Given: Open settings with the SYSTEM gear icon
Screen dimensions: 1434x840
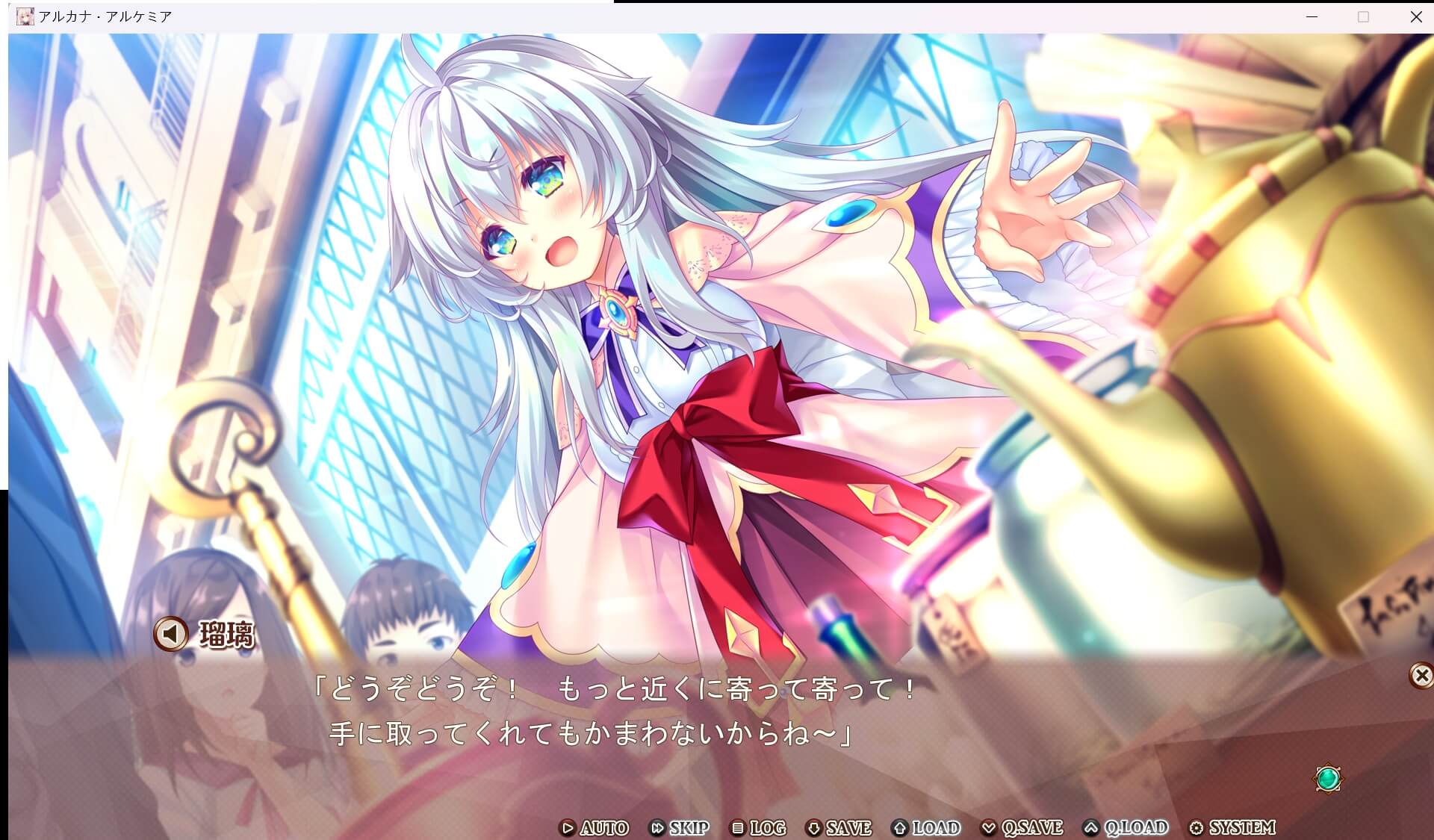Looking at the screenshot, I should 1198,828.
